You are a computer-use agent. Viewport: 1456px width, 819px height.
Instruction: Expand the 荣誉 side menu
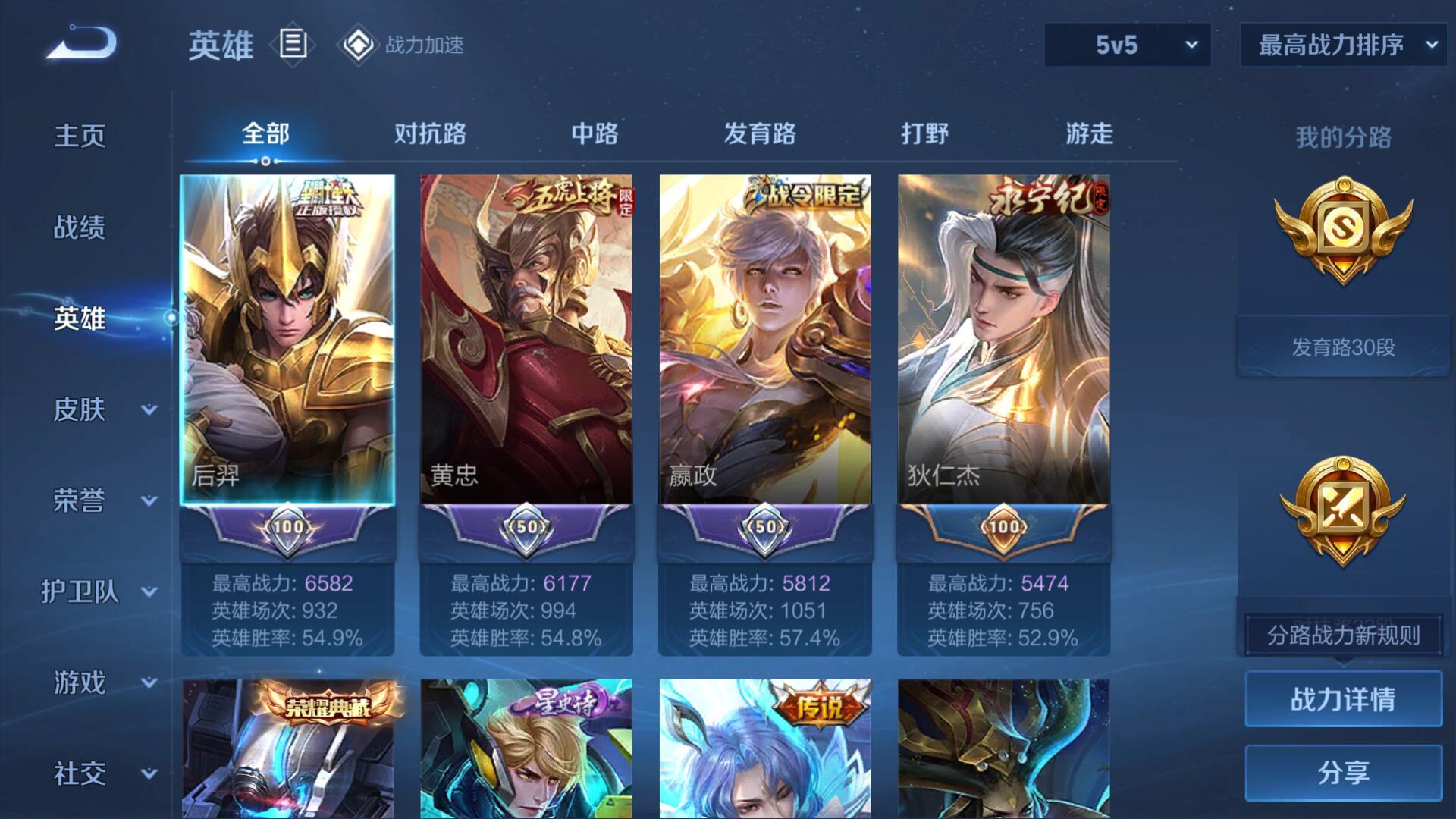coord(102,500)
